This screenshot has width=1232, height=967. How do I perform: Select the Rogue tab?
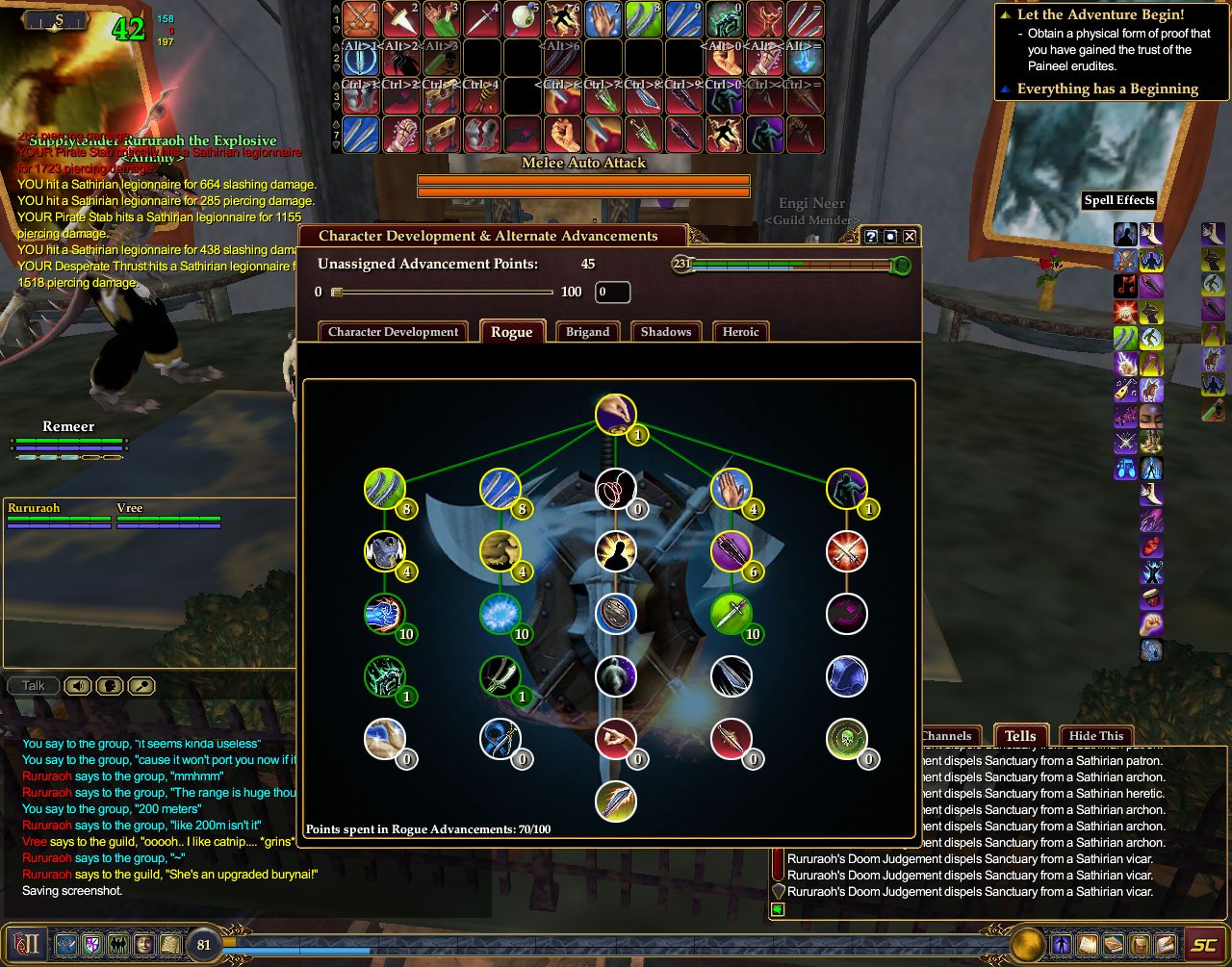(x=512, y=332)
